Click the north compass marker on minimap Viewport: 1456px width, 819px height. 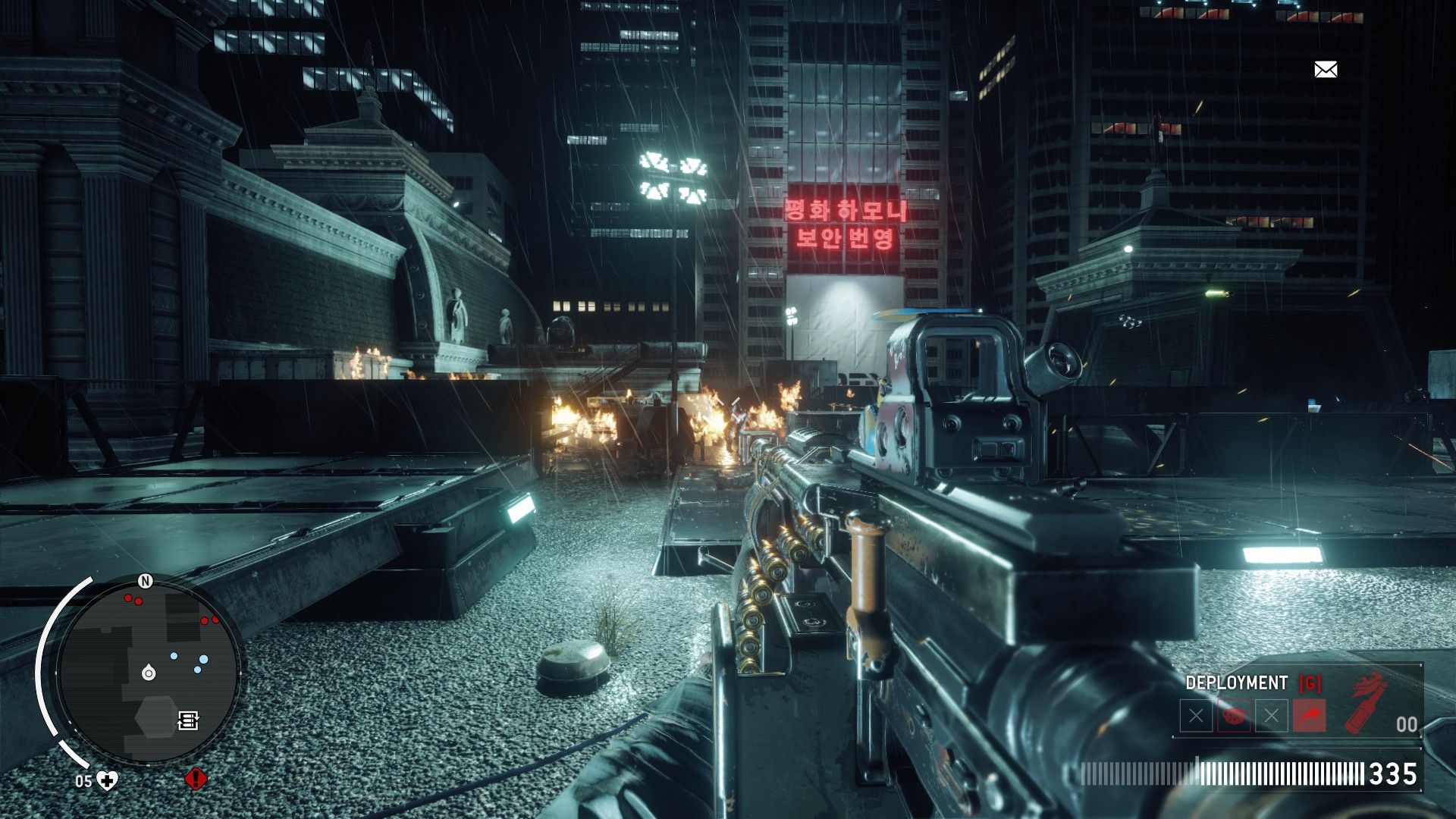coord(146,581)
